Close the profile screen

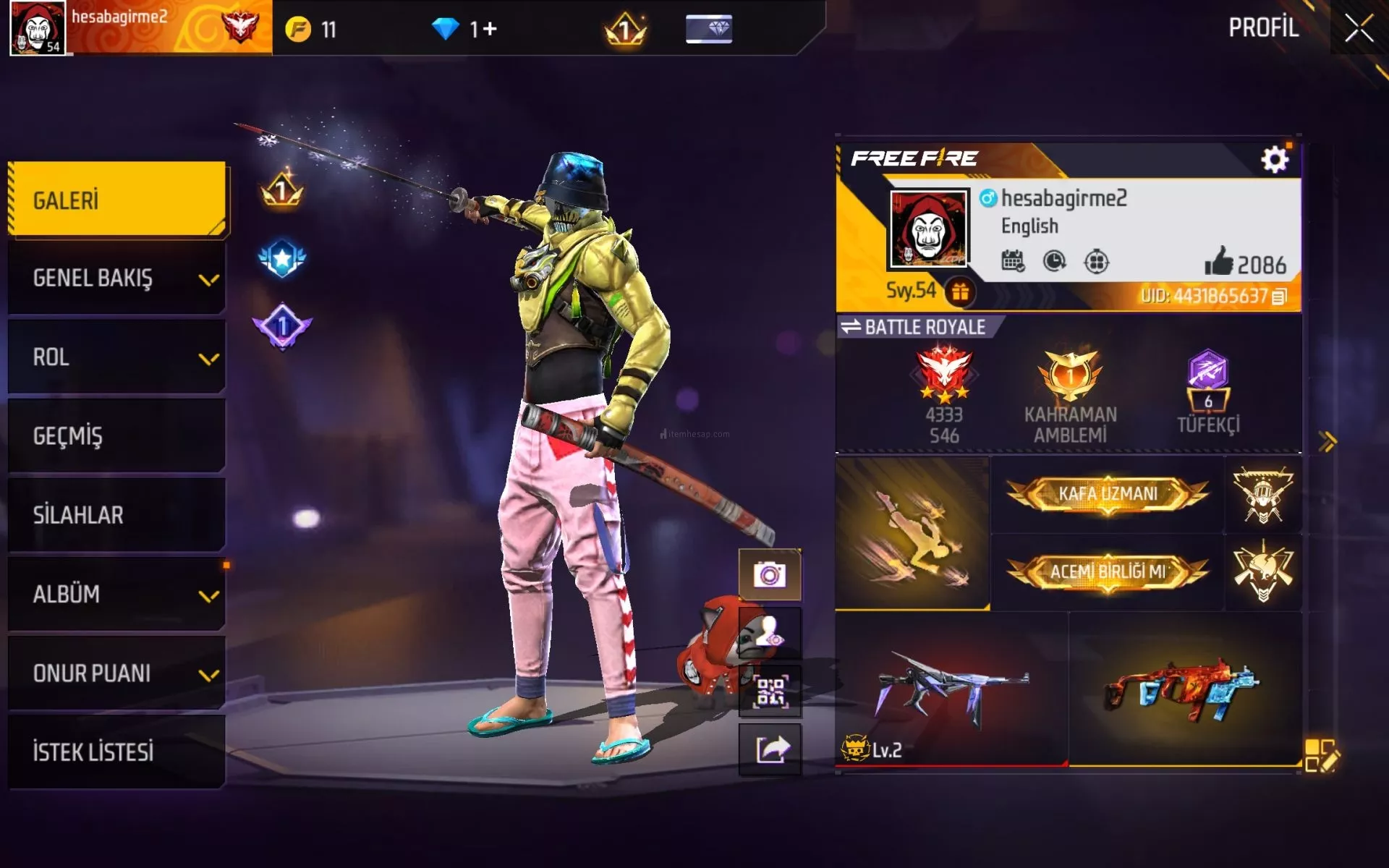[1359, 29]
